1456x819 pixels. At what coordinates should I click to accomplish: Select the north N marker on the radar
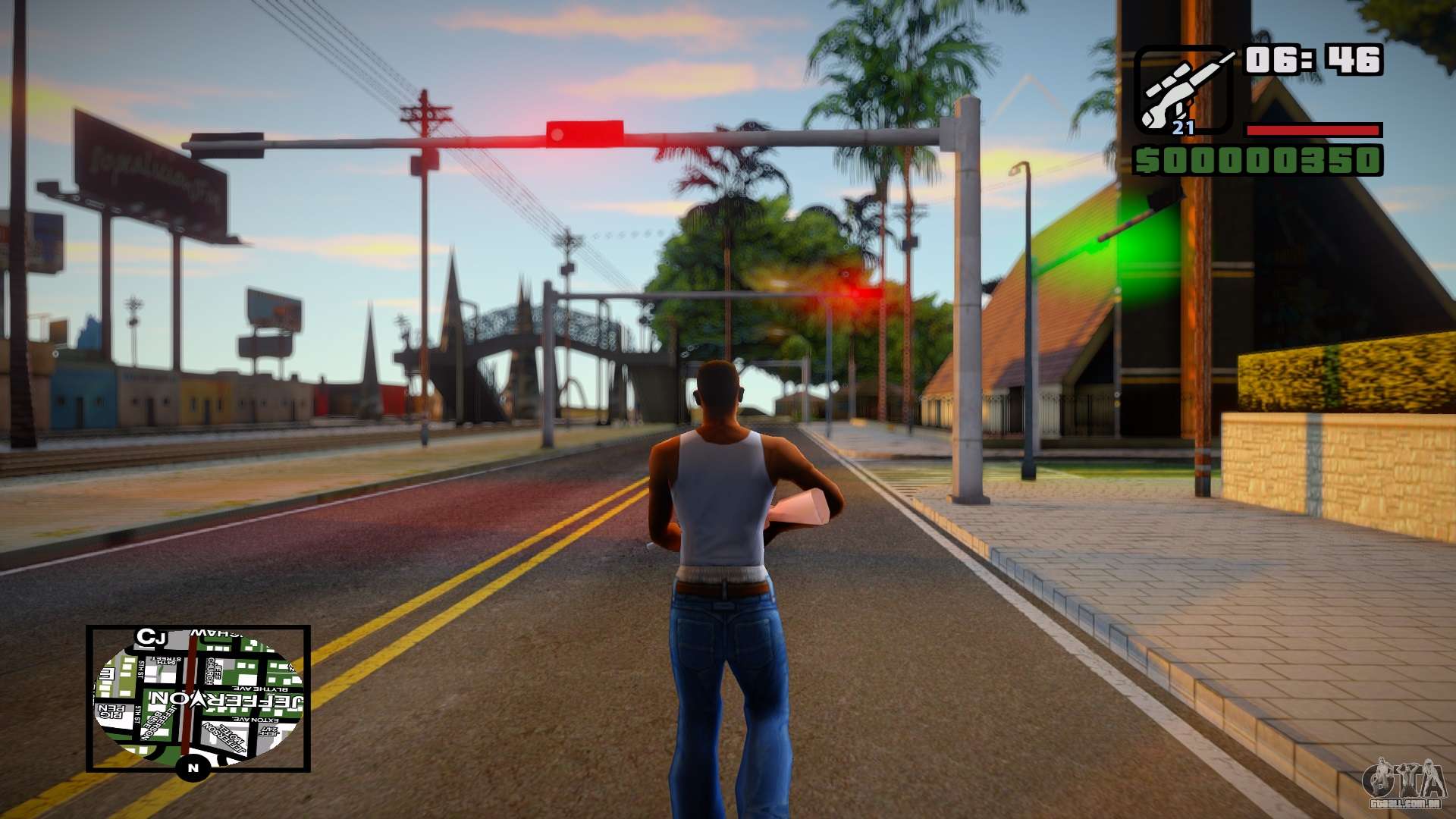(x=193, y=768)
